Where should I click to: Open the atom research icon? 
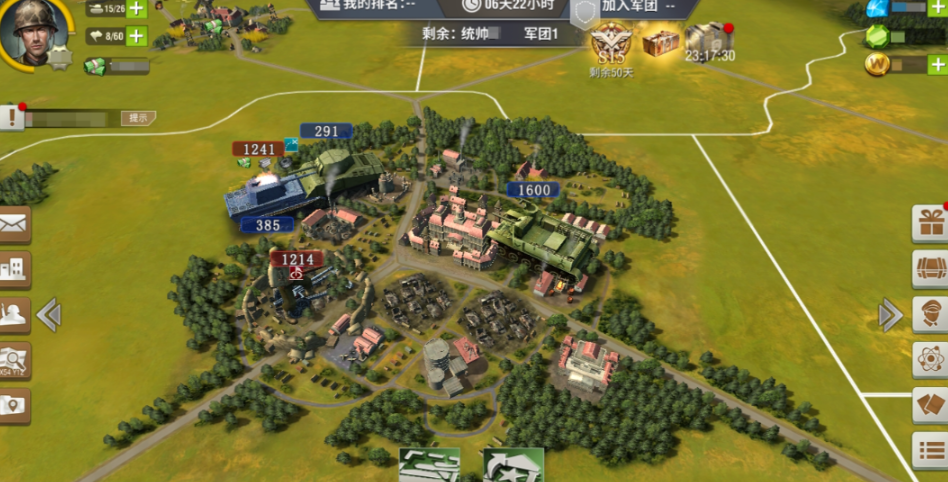pos(930,360)
